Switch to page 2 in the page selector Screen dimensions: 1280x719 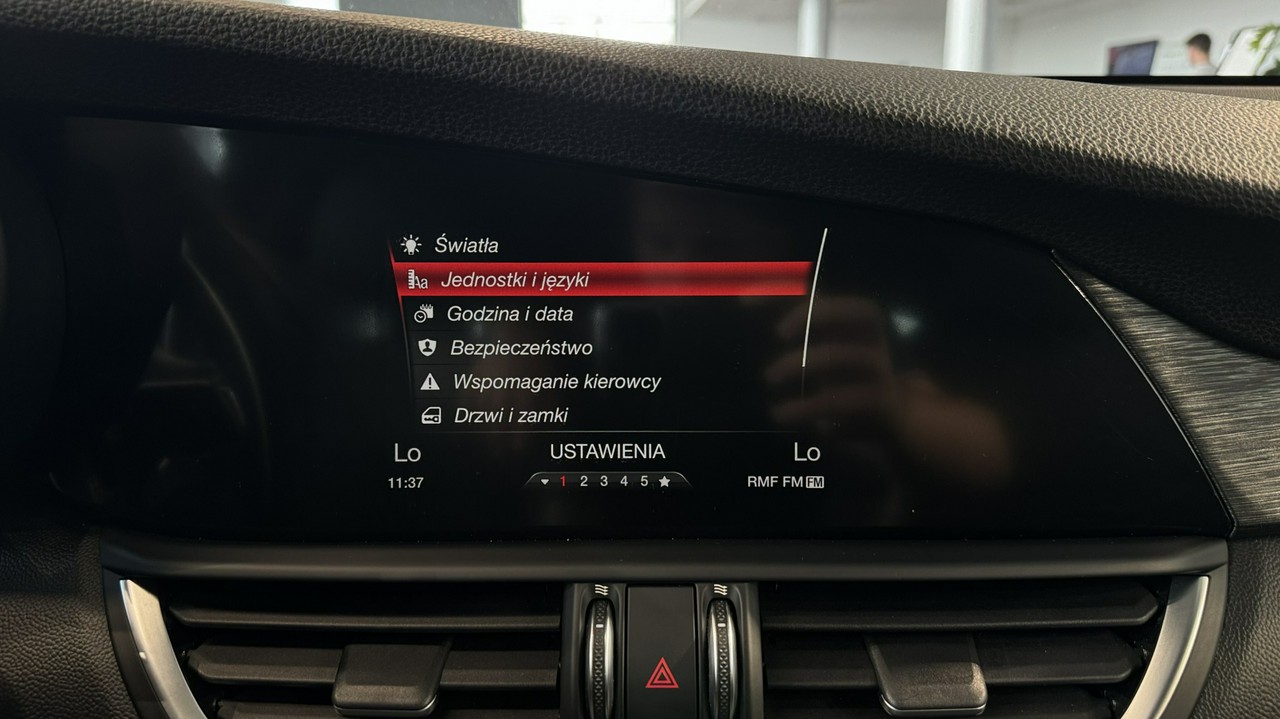point(584,481)
